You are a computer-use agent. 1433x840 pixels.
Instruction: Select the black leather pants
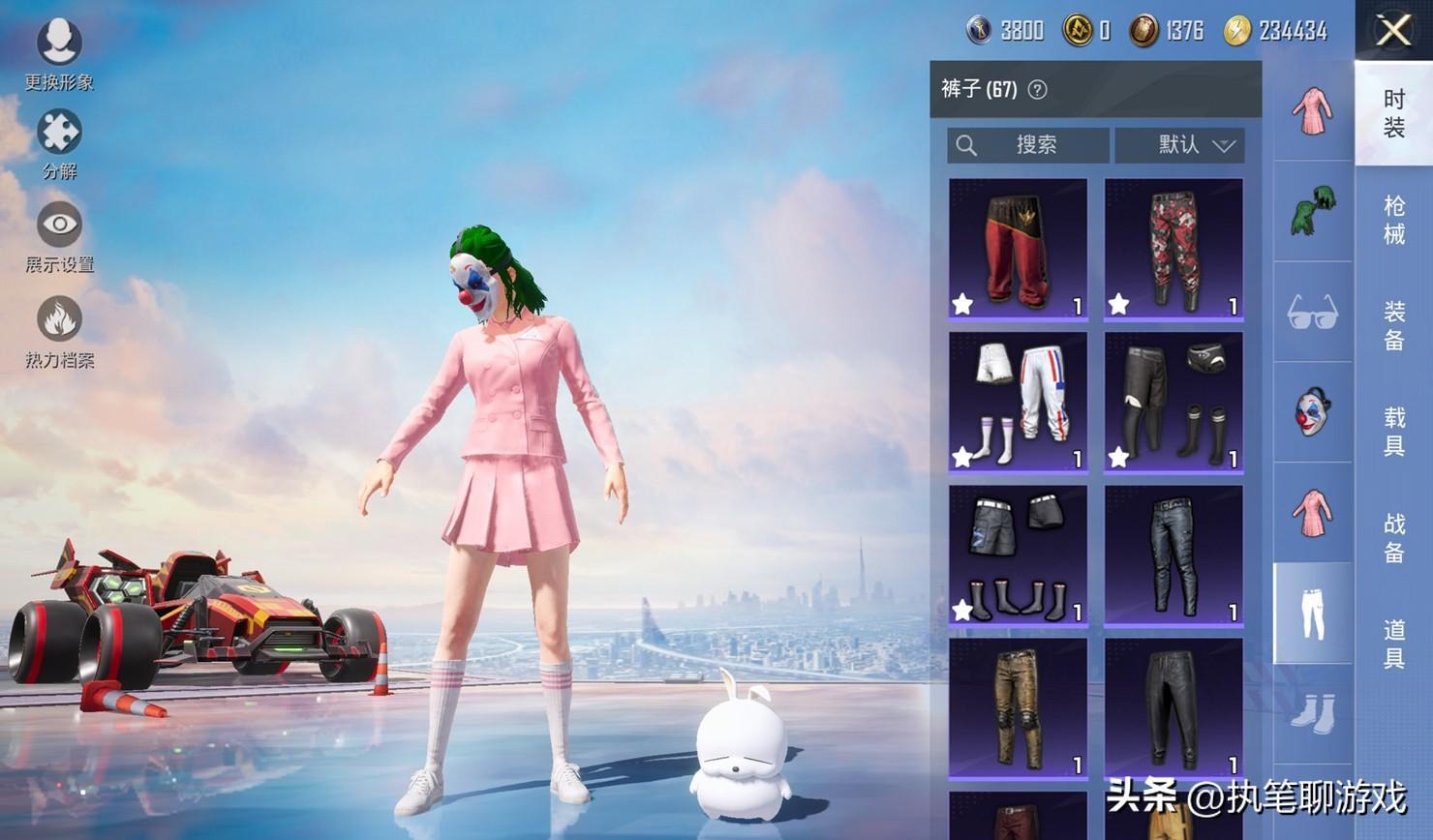point(1174,707)
